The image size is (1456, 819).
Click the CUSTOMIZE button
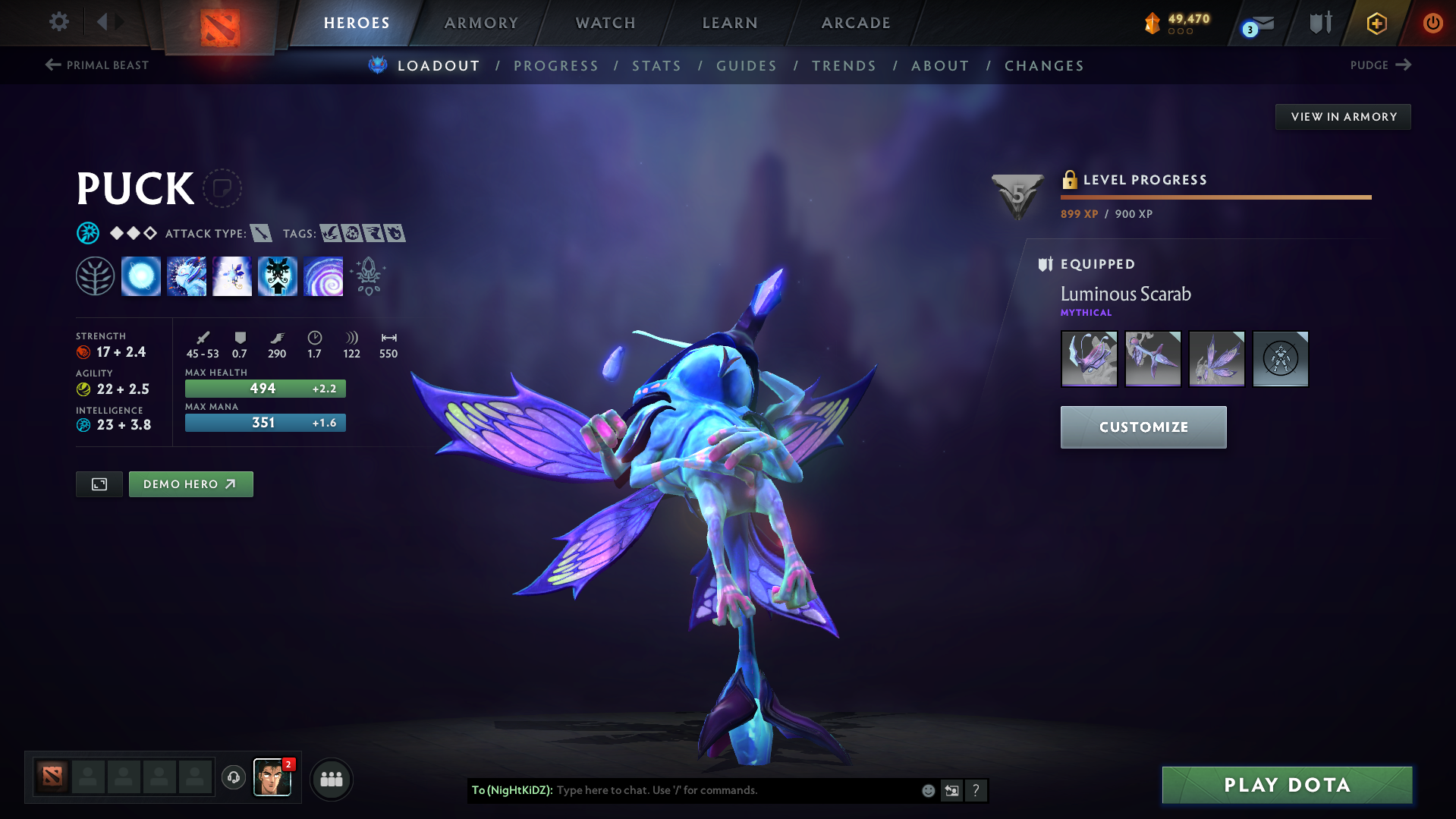click(x=1143, y=427)
